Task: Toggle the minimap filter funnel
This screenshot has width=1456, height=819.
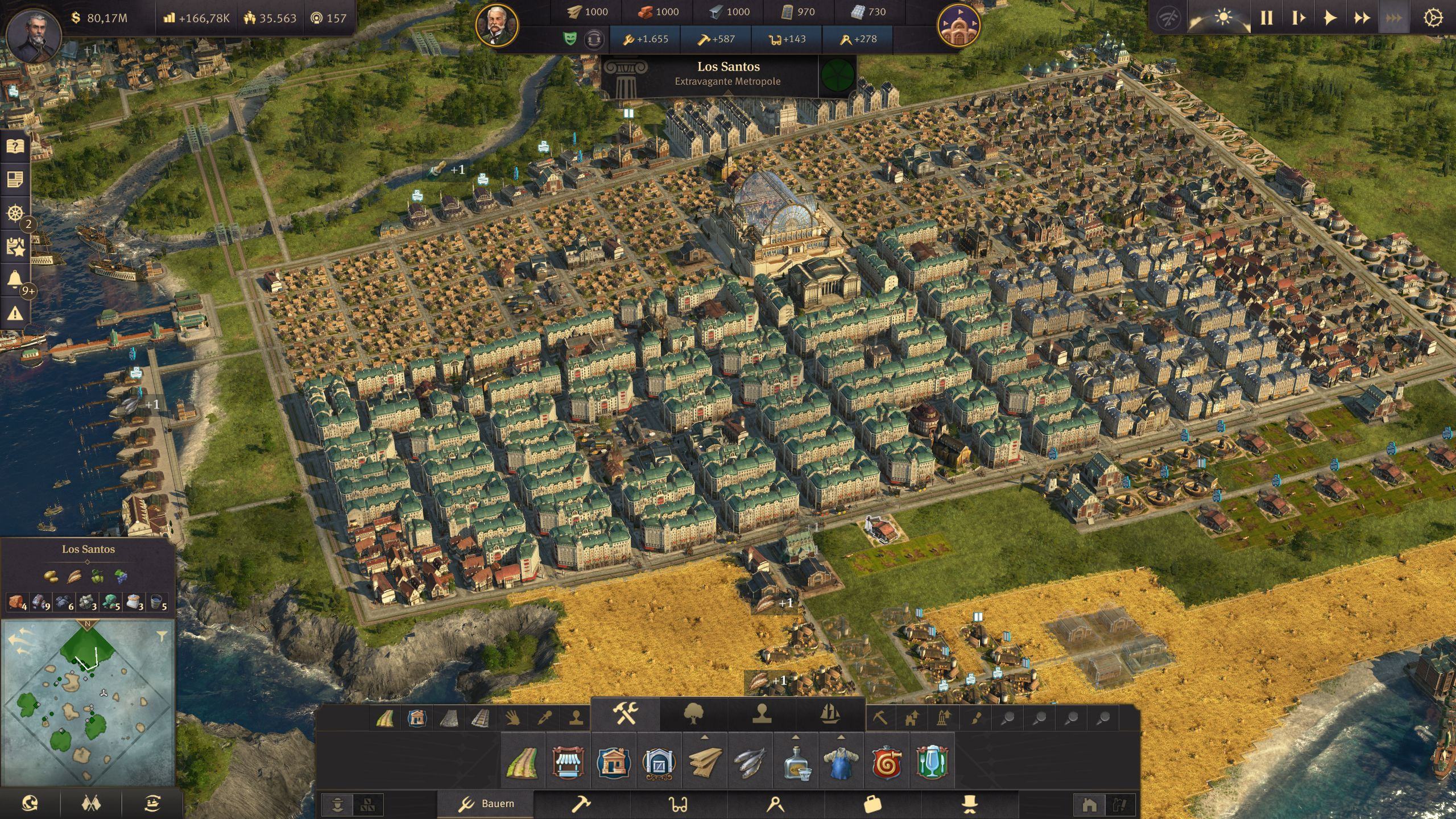Action: point(162,636)
